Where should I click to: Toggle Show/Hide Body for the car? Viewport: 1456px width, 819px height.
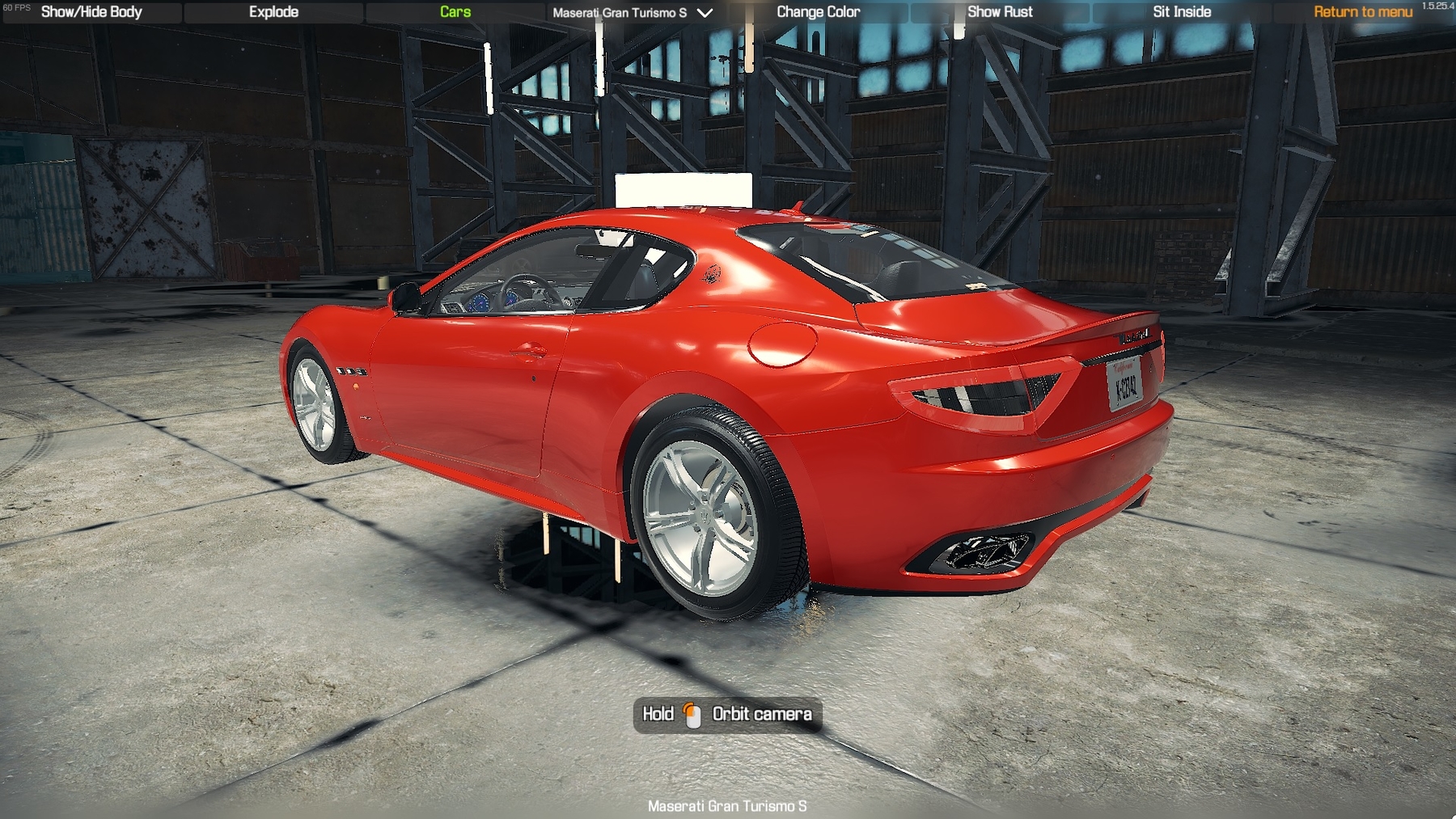[x=91, y=12]
